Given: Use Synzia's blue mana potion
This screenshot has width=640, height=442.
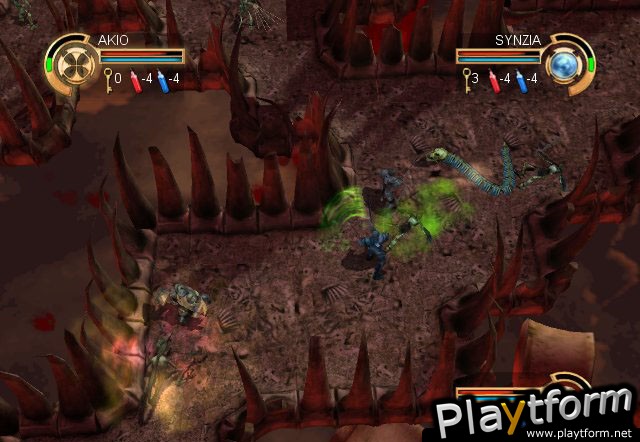Looking at the screenshot, I should point(521,77).
